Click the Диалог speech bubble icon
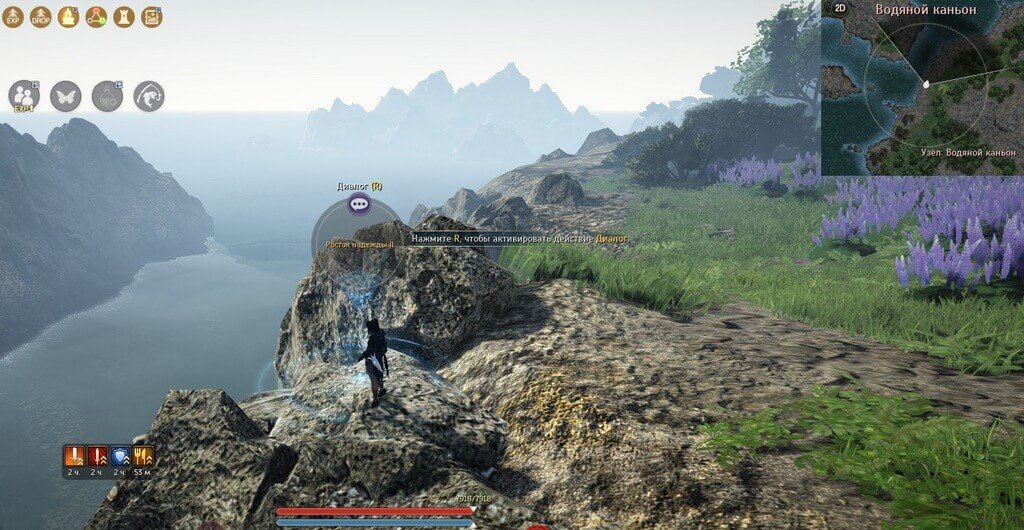Image resolution: width=1024 pixels, height=530 pixels. 360,204
